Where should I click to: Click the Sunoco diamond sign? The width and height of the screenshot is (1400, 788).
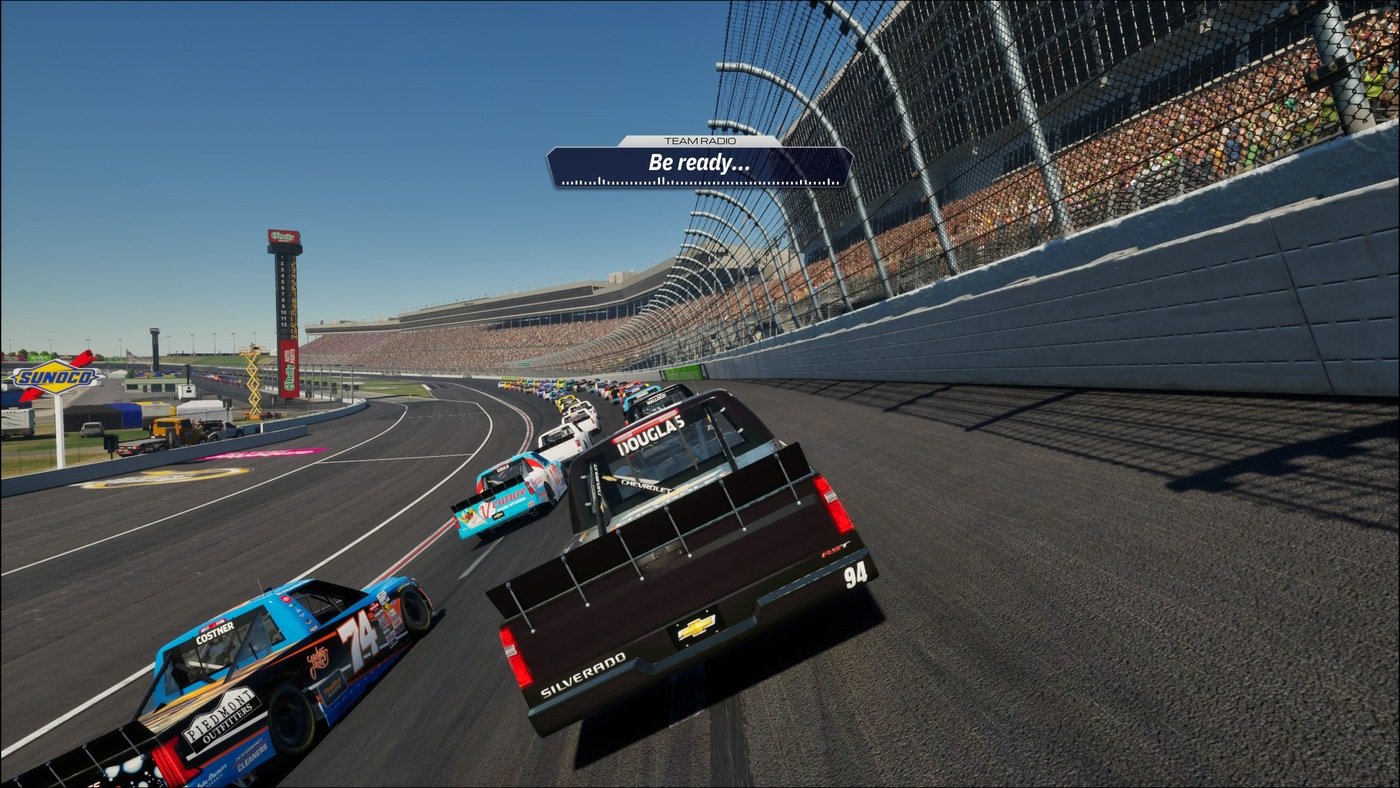55,377
